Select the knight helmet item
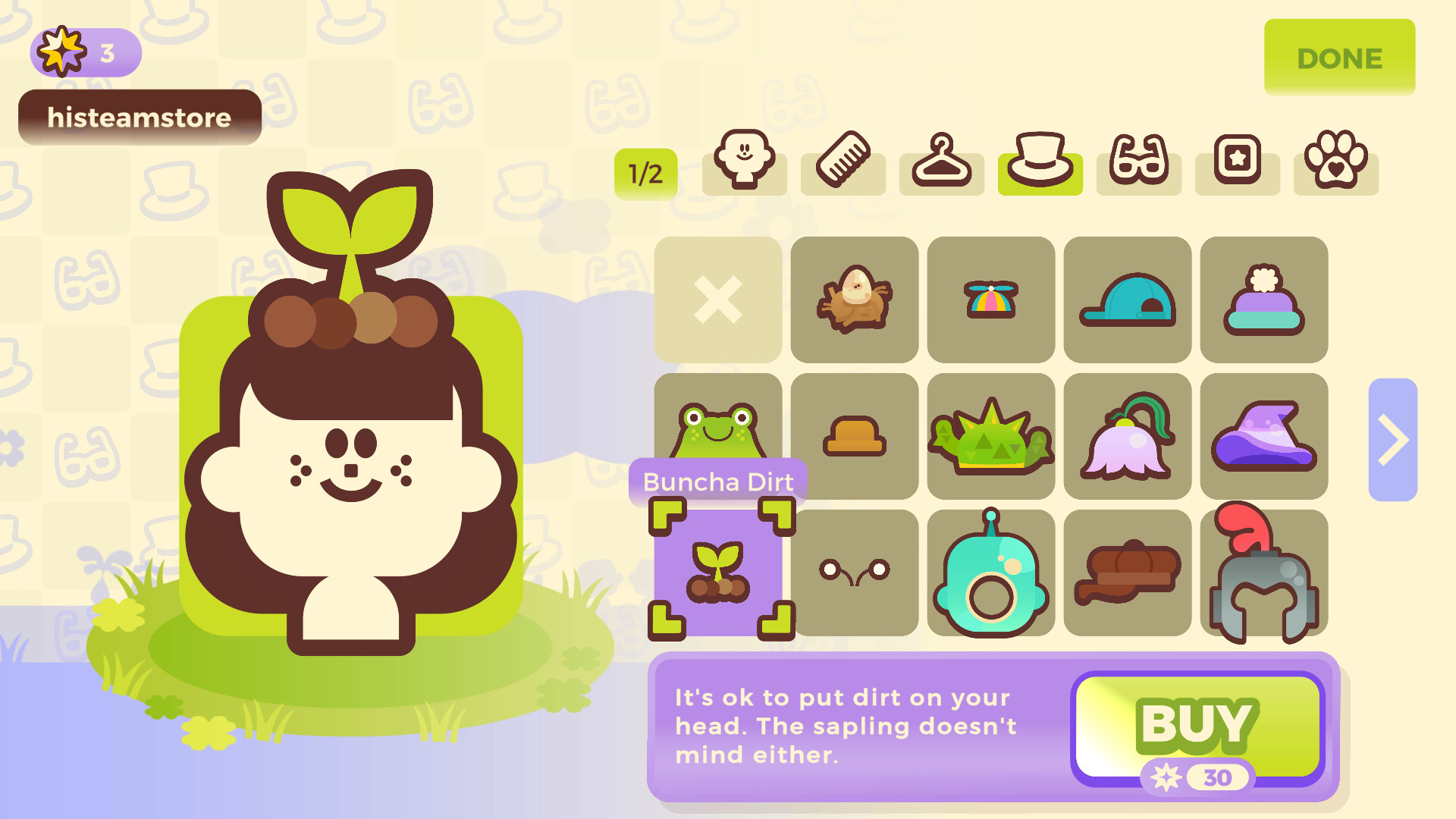 [1263, 573]
